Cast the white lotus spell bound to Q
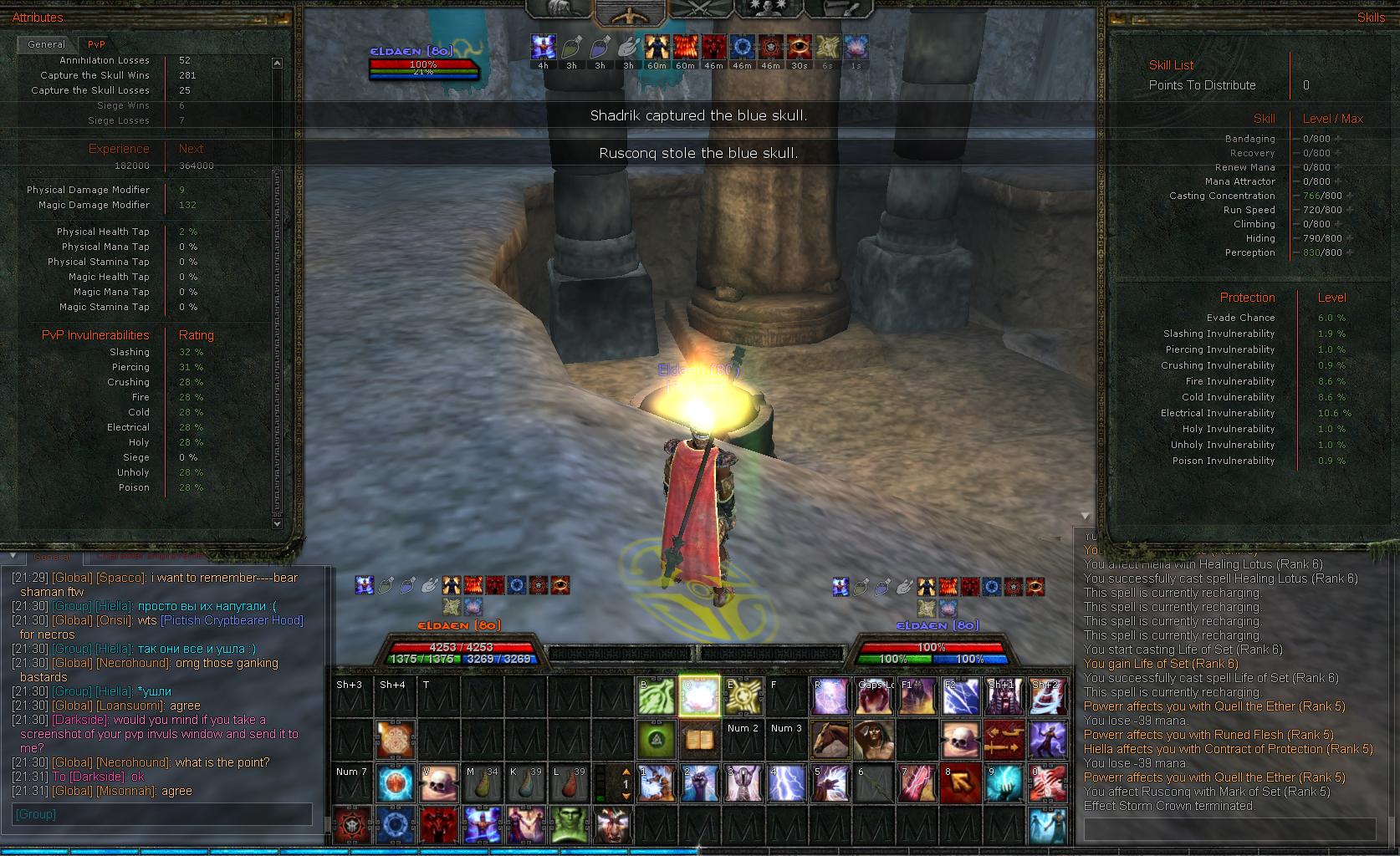 699,696
